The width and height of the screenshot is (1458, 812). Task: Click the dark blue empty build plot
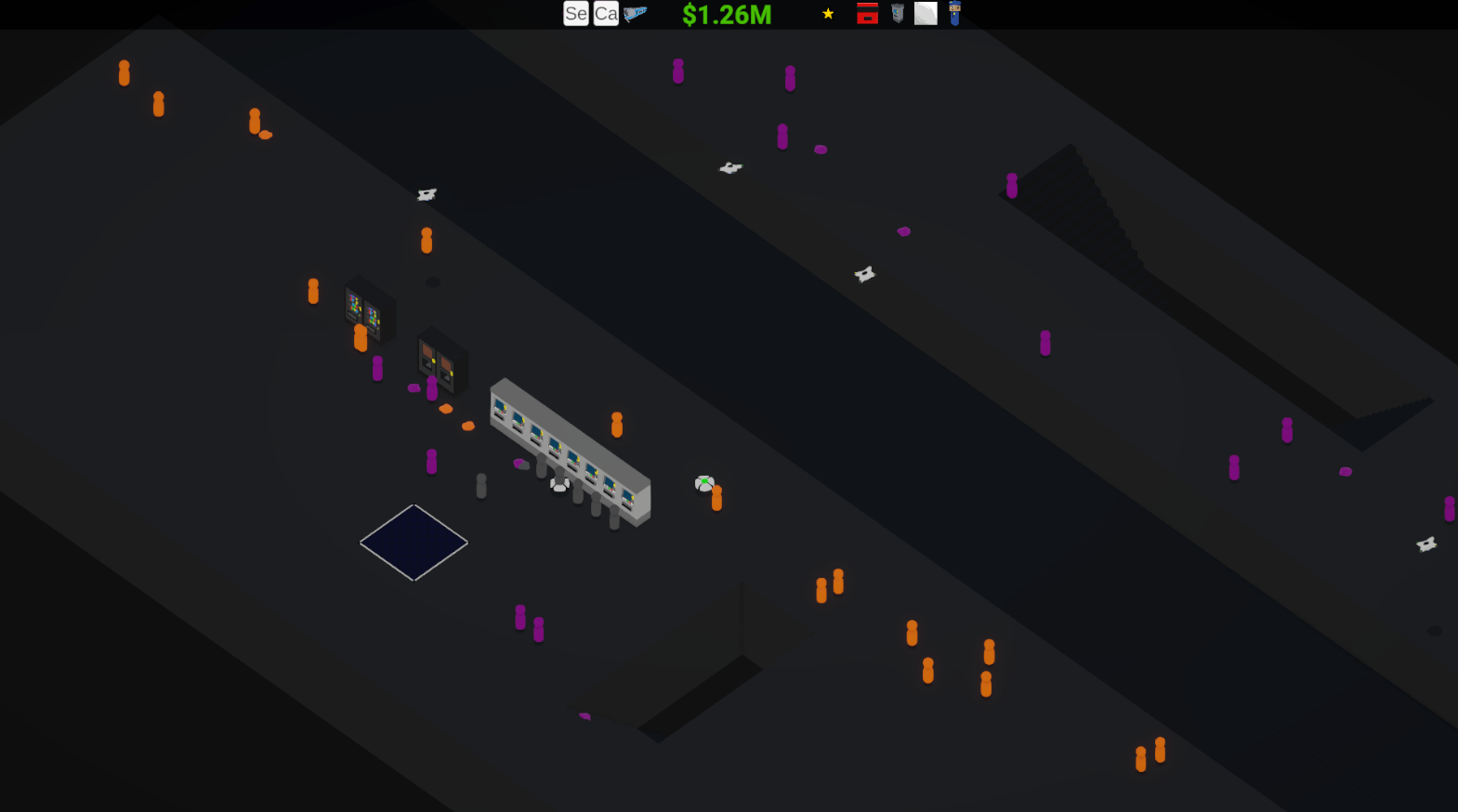click(x=413, y=543)
